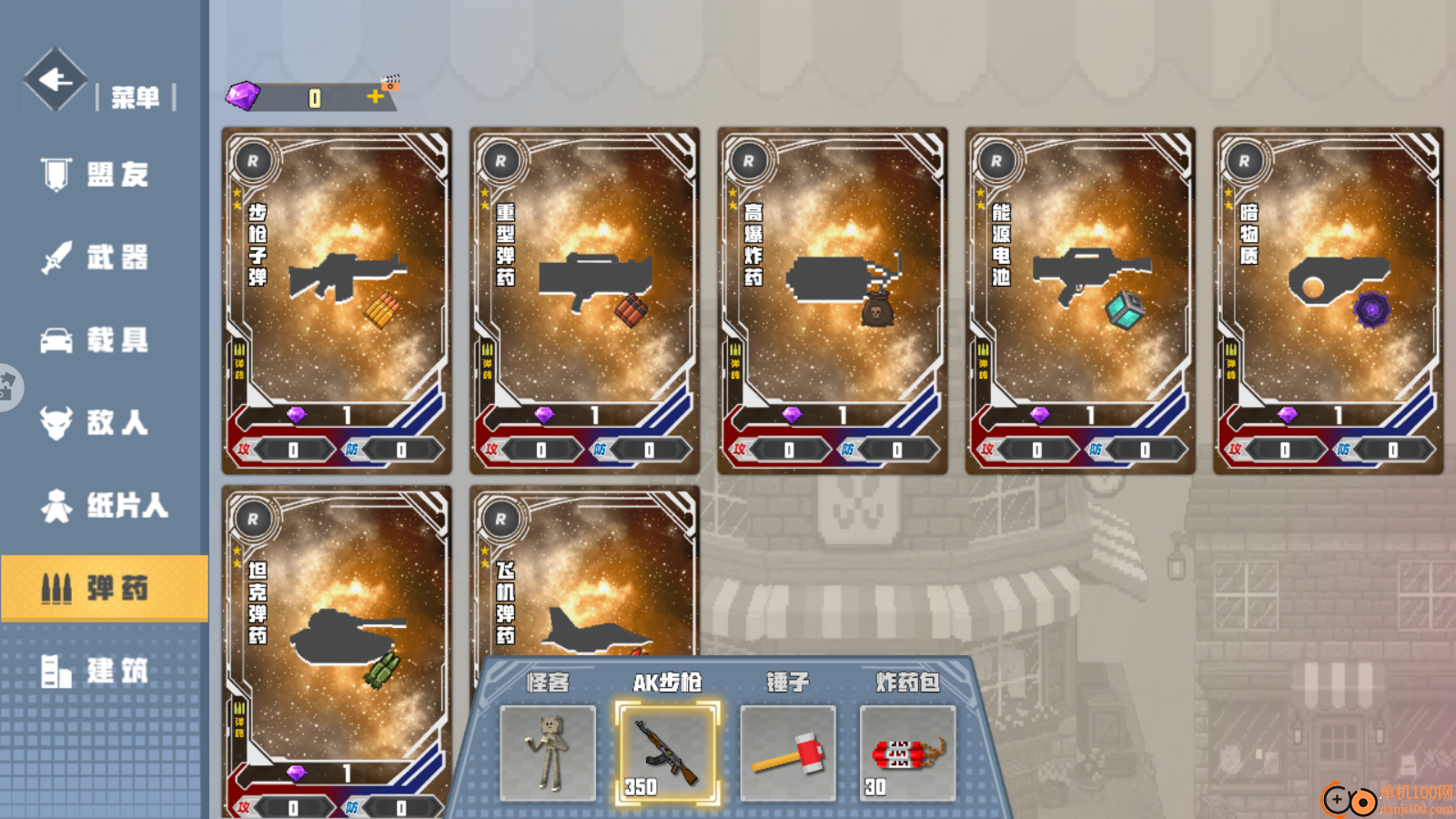1456x819 pixels.
Task: Equip the AK步枪 rifle slot
Action: click(667, 753)
